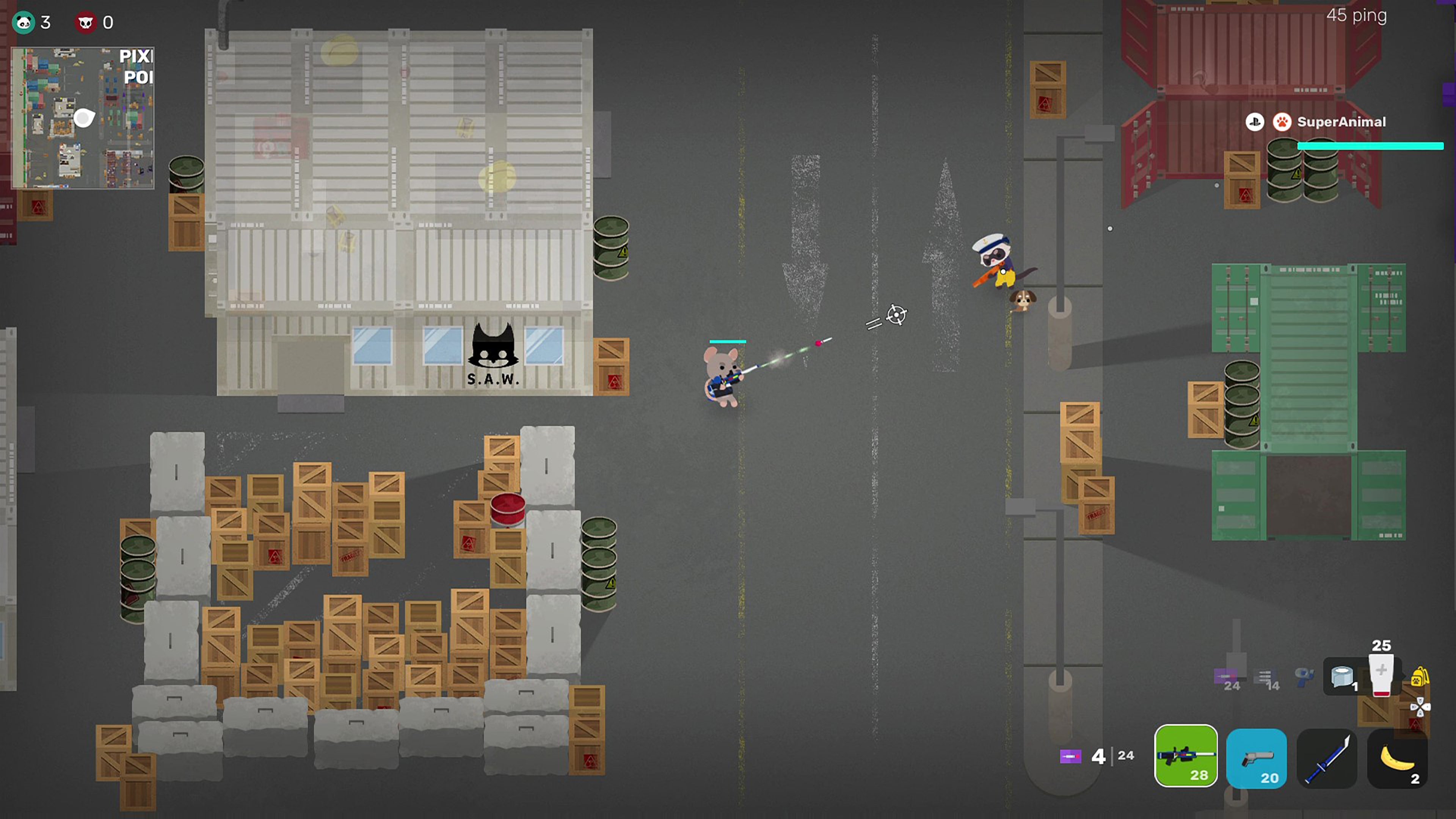This screenshot has height=819, width=1456.
Task: Select the katana melee weapon slot
Action: [x=1327, y=758]
